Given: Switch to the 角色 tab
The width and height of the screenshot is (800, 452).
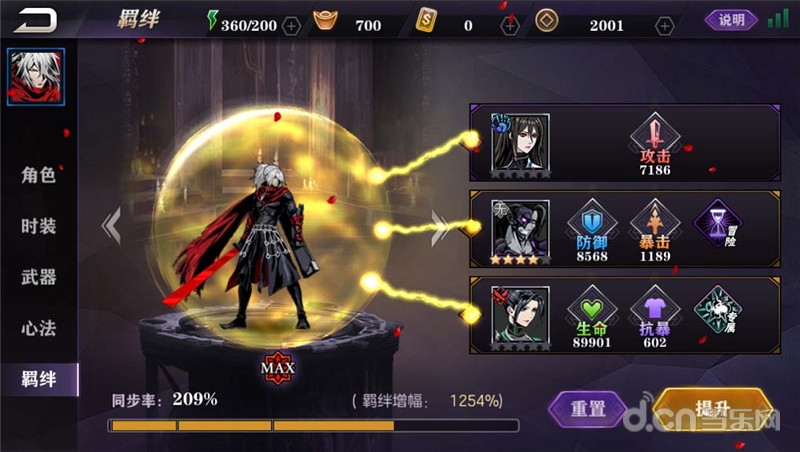Looking at the screenshot, I should point(38,175).
